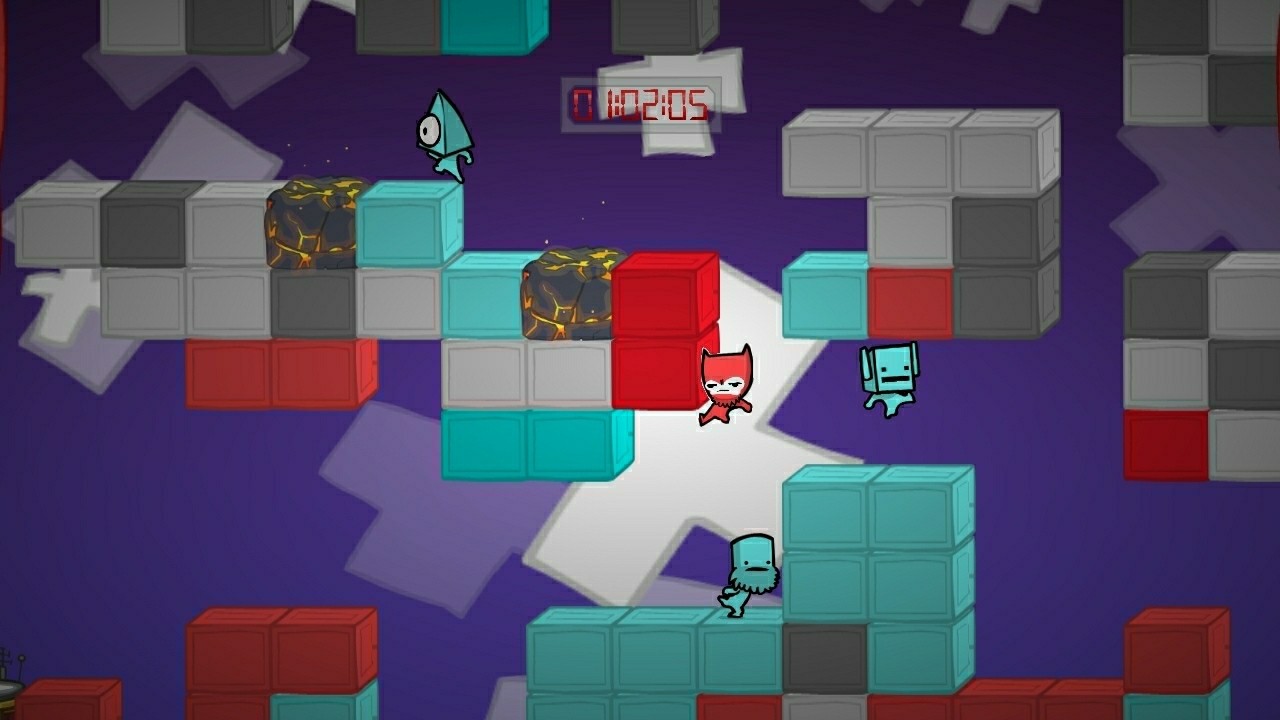The height and width of the screenshot is (720, 1280).
Task: Select the glowing lava block beside the red blocks
Action: coord(570,295)
